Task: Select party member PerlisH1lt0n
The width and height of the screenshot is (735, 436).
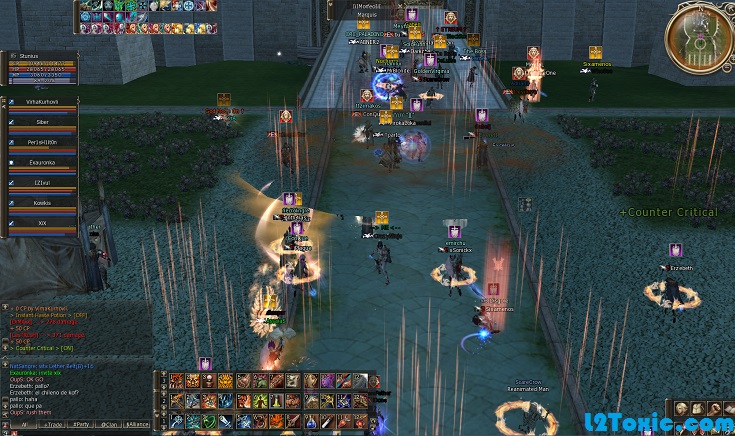Action: click(x=43, y=142)
